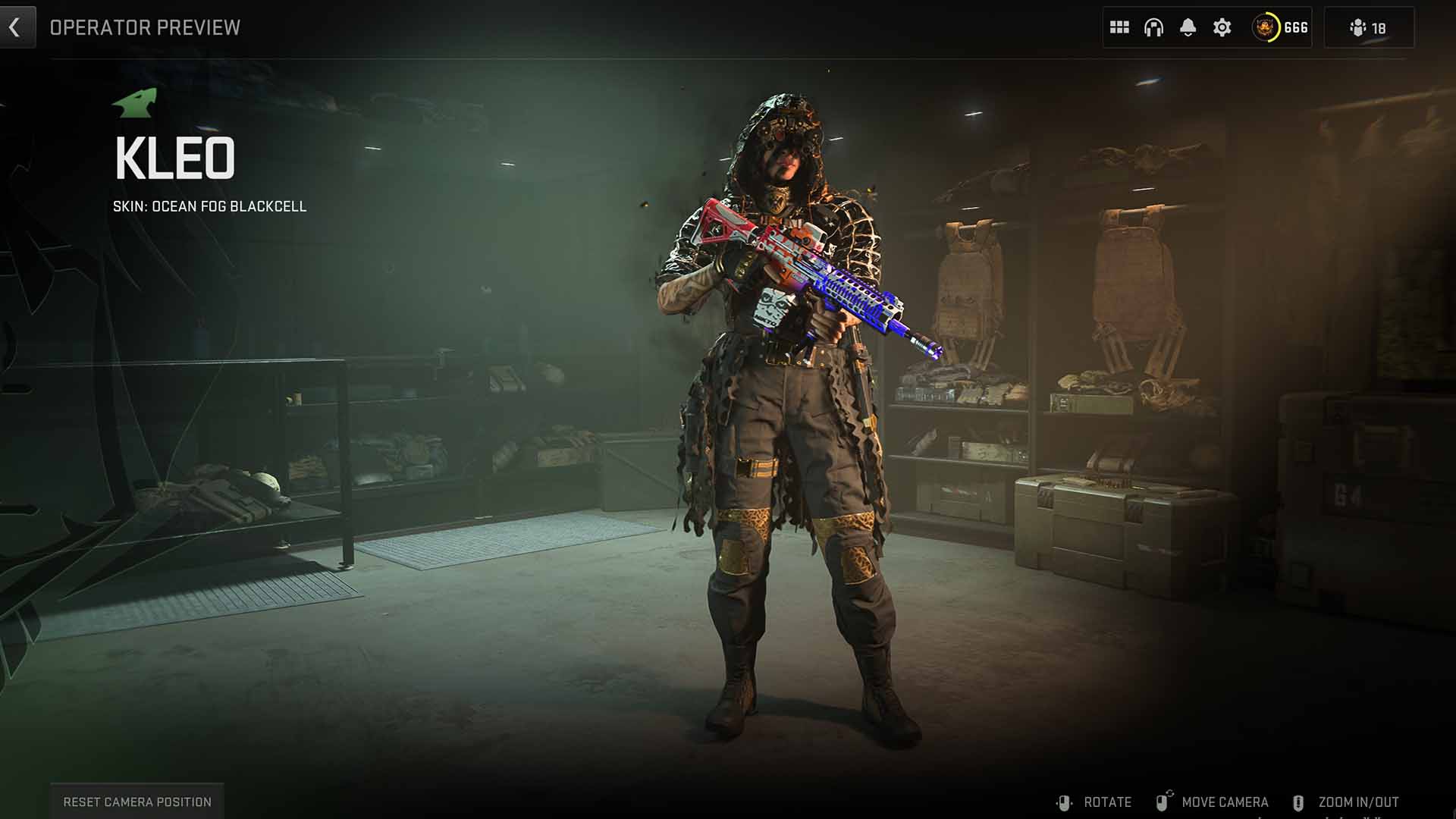Open the social party panel showing 18
Viewport: 1456px width, 819px height.
(x=1368, y=28)
